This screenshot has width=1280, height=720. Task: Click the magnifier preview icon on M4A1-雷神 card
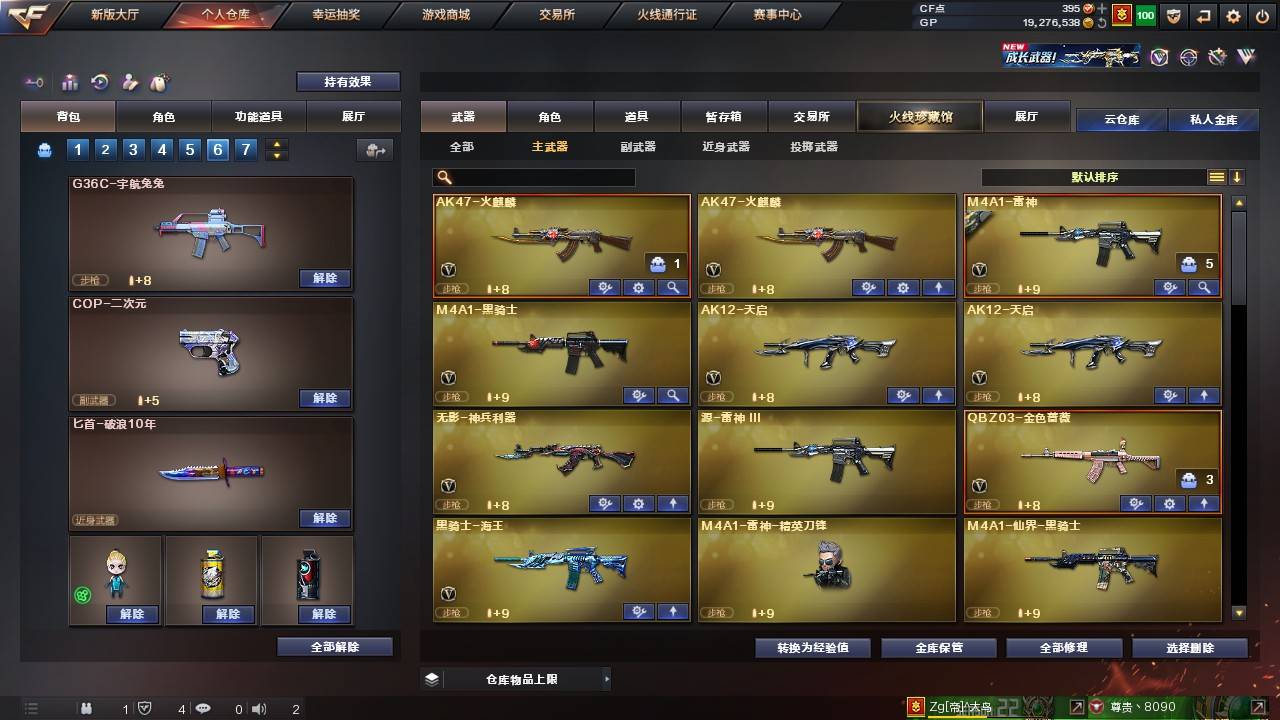(x=1204, y=288)
